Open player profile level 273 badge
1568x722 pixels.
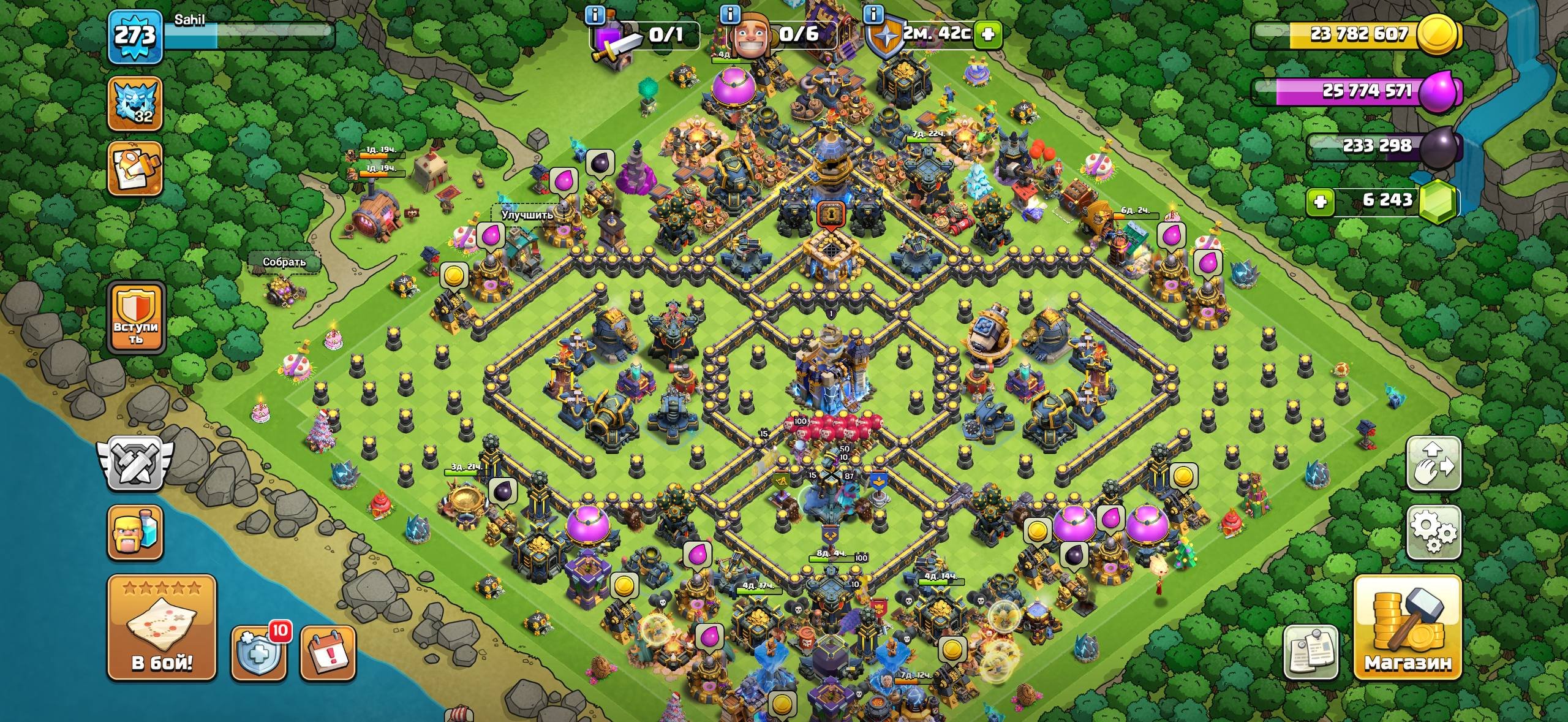[135, 37]
